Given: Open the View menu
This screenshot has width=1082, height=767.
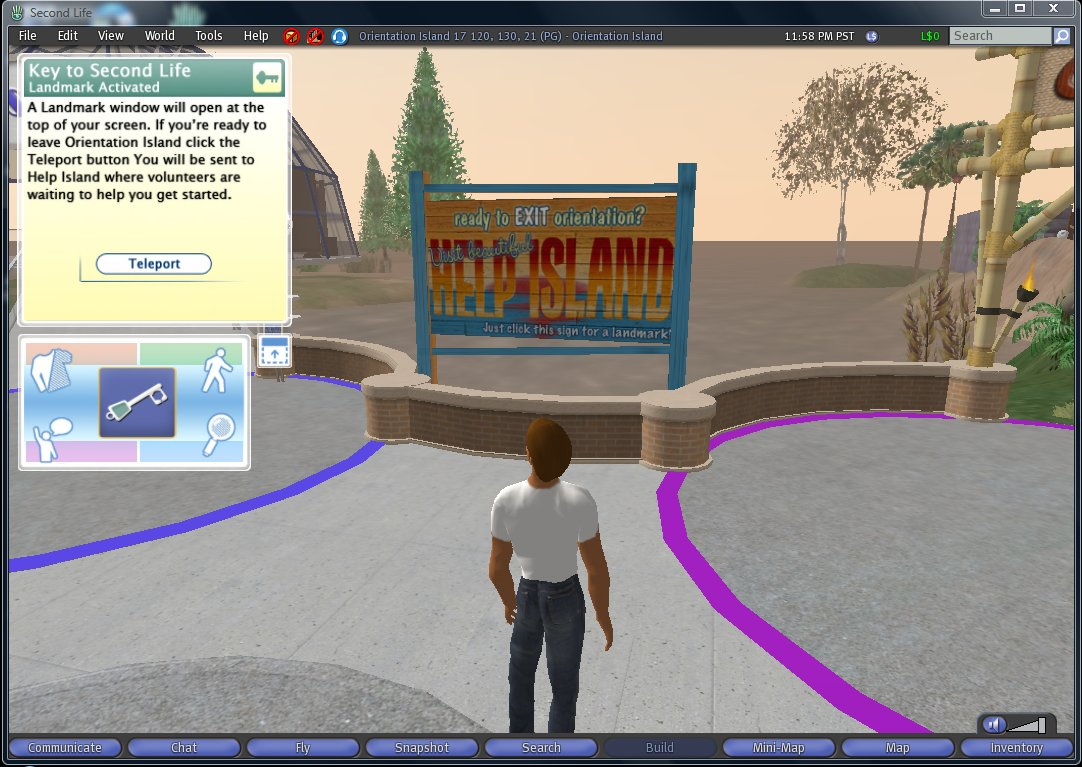Looking at the screenshot, I should 111,36.
